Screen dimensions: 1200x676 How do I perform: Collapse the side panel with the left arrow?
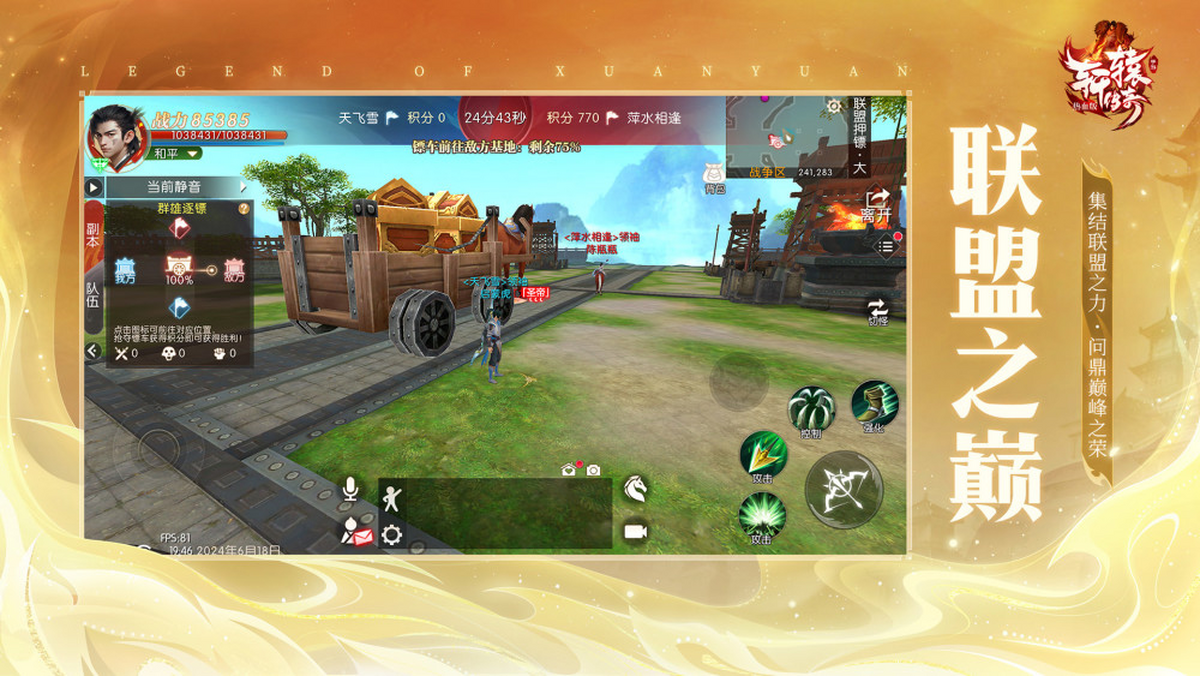pyautogui.click(x=94, y=351)
